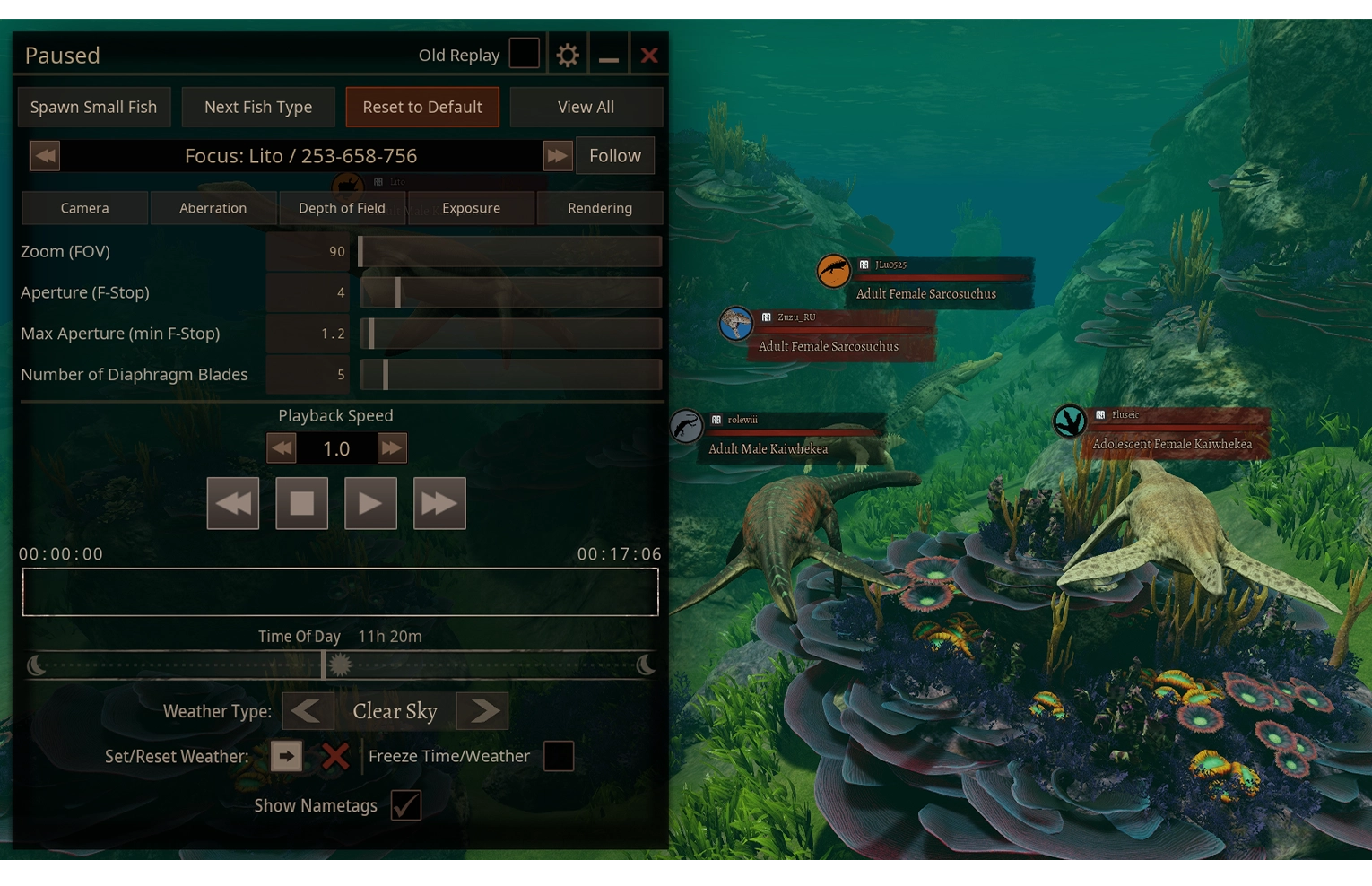Switch to the Rendering tab
The width and height of the screenshot is (1372, 886).
click(600, 208)
